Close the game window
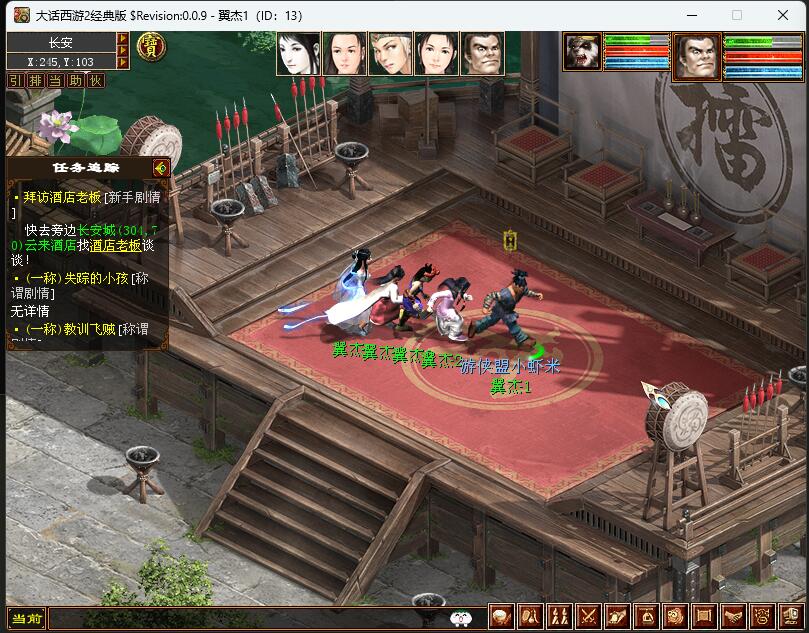Image resolution: width=809 pixels, height=633 pixels. (x=783, y=15)
